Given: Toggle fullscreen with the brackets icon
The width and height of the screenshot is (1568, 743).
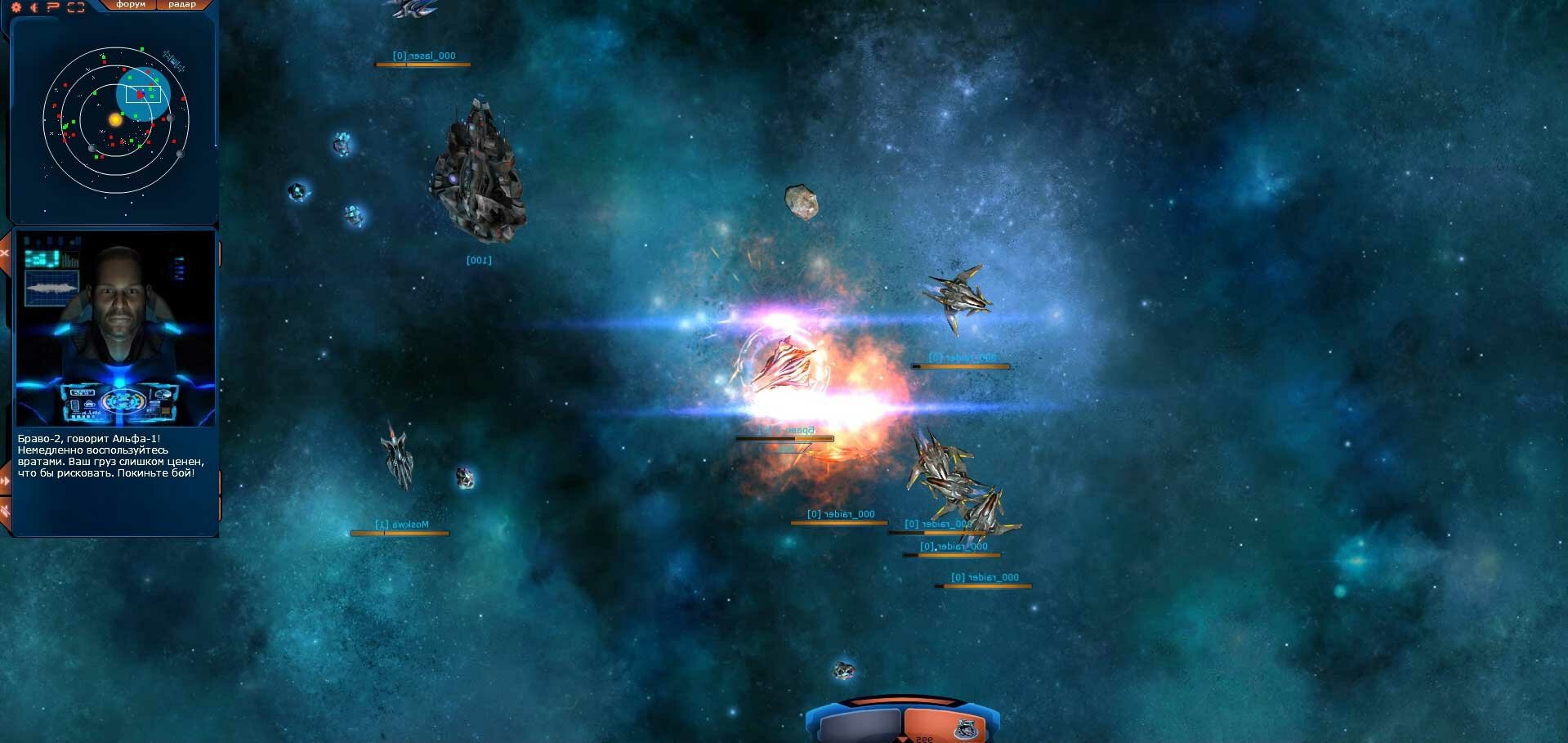Looking at the screenshot, I should (76, 7).
